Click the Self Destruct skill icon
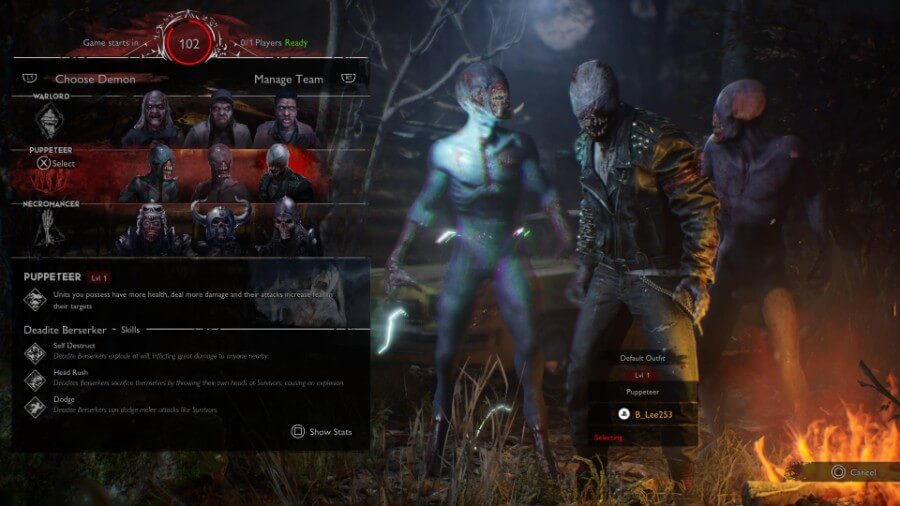The image size is (900, 506). (x=35, y=351)
